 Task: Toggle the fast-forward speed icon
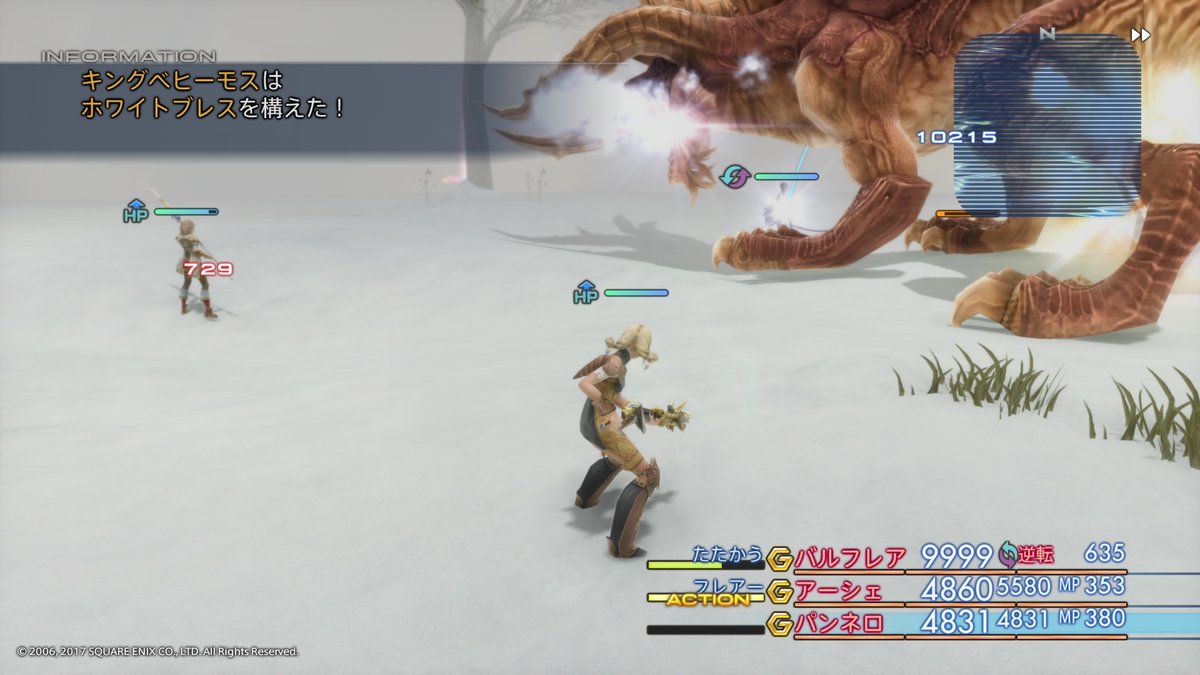(x=1140, y=35)
